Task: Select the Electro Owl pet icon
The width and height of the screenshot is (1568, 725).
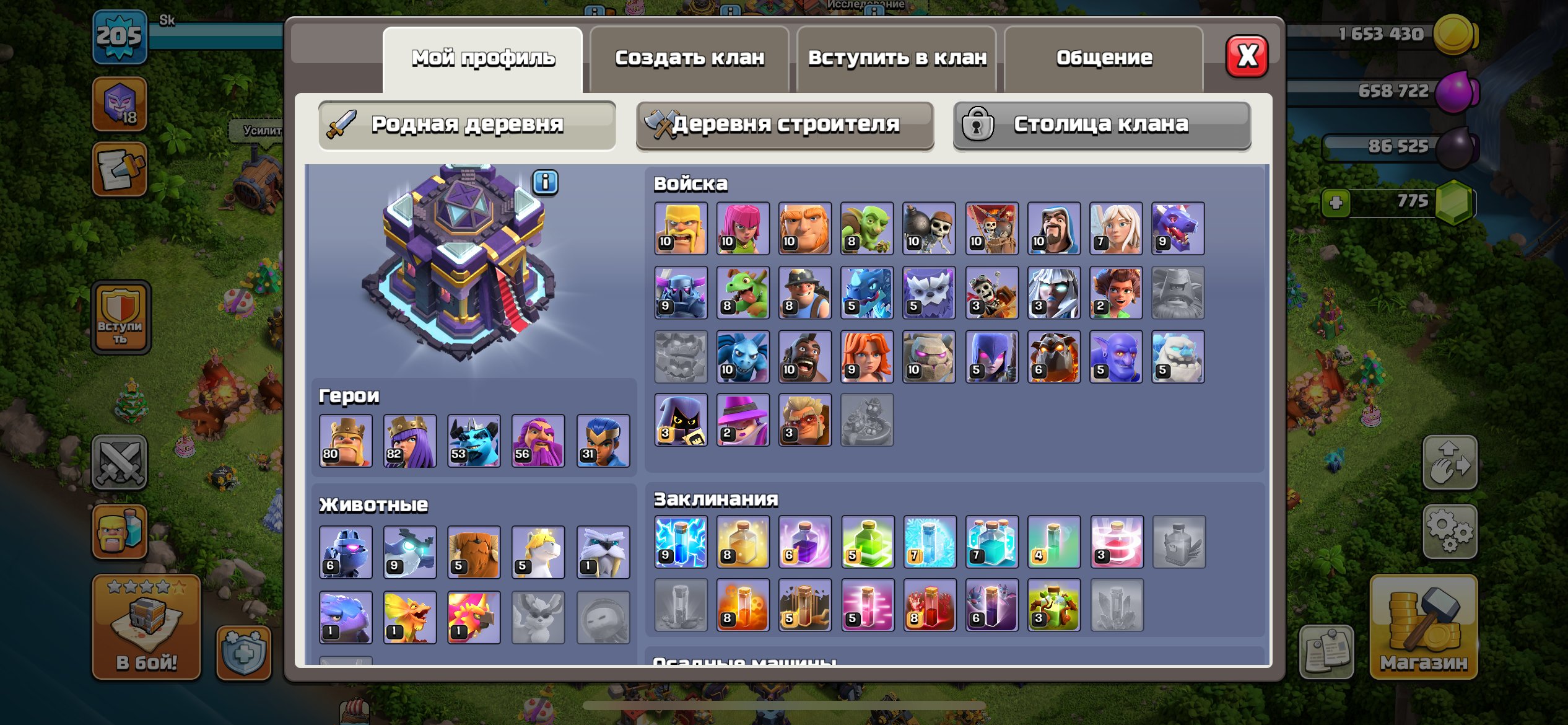Action: [x=409, y=550]
